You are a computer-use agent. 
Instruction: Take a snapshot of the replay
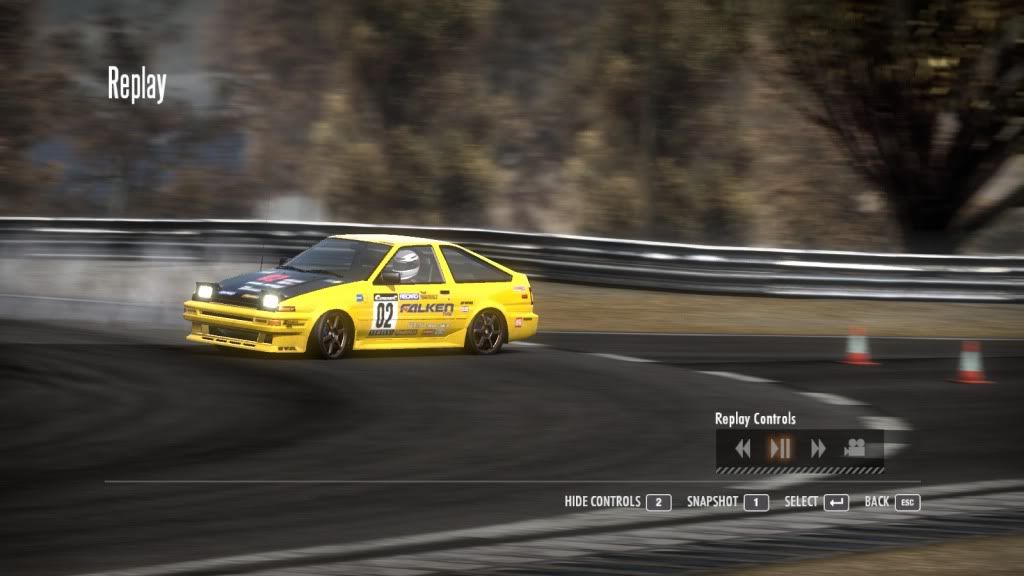point(727,502)
